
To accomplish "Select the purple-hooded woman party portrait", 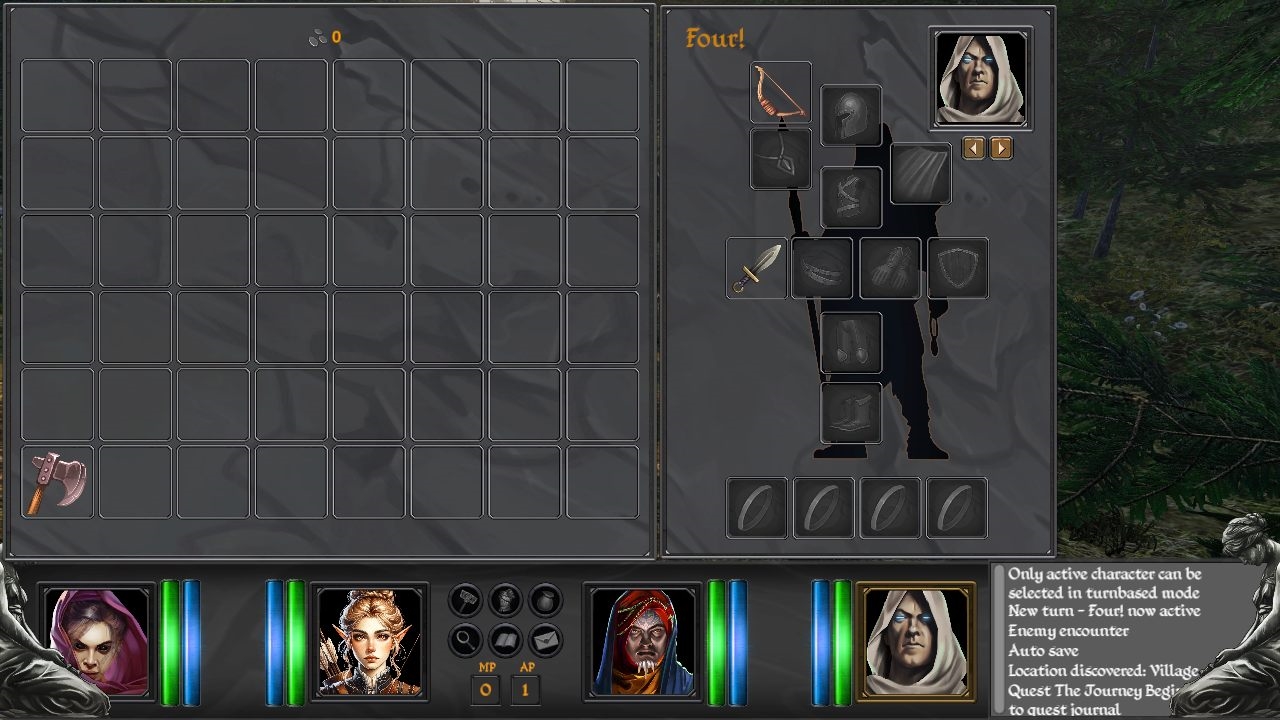I will pos(97,642).
